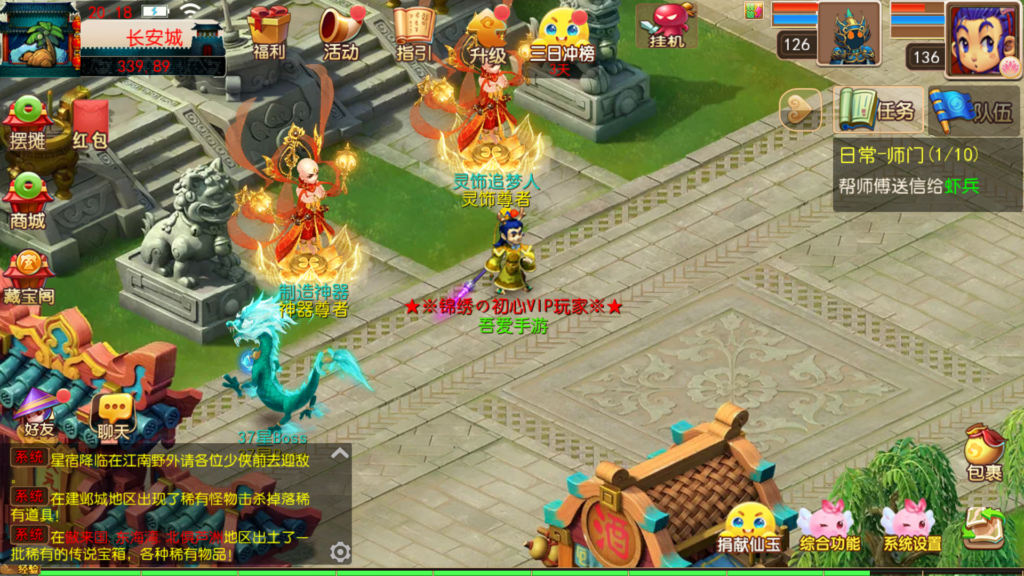
Task: Open the 商城 shop
Action: pos(28,200)
